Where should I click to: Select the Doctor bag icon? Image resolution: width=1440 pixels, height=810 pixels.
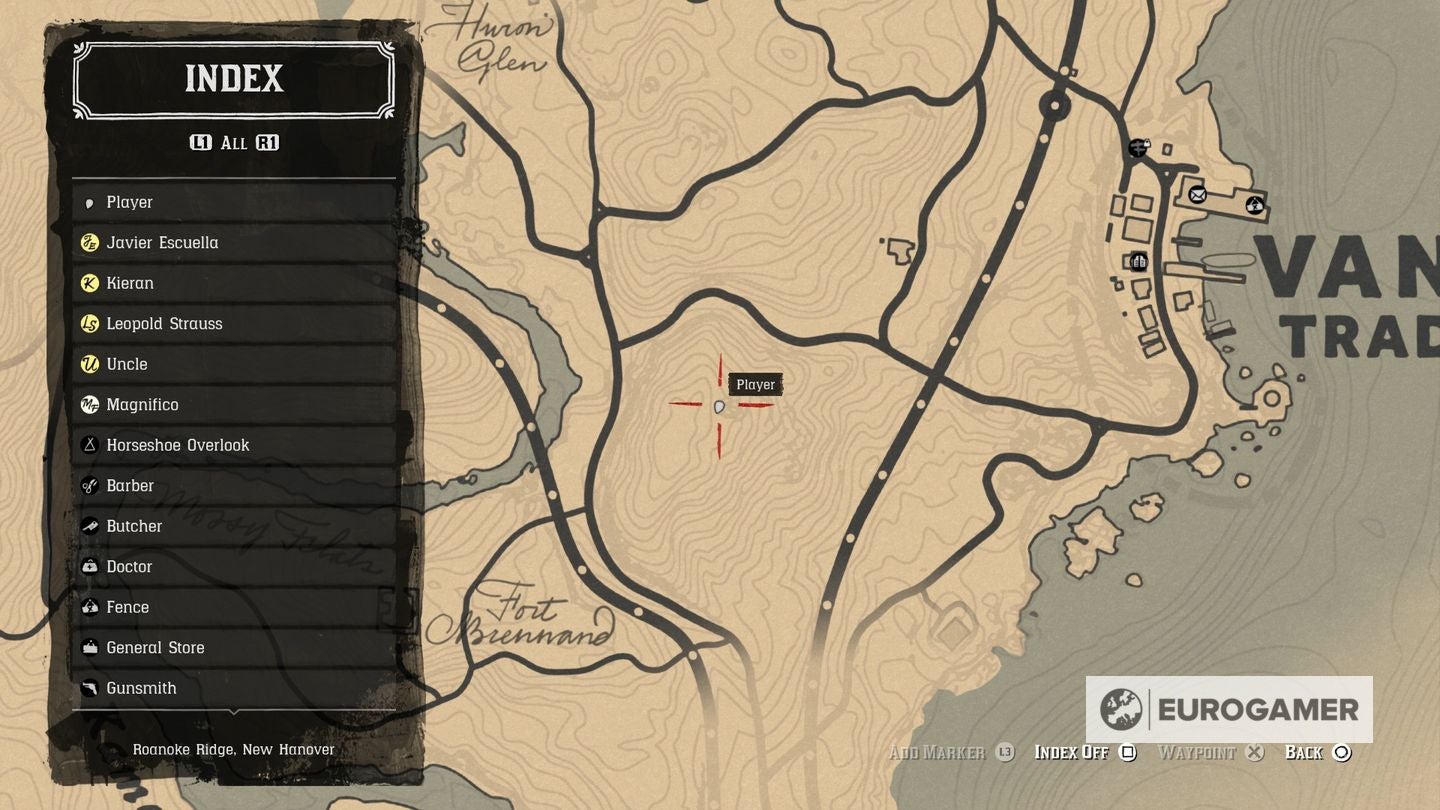click(x=90, y=566)
